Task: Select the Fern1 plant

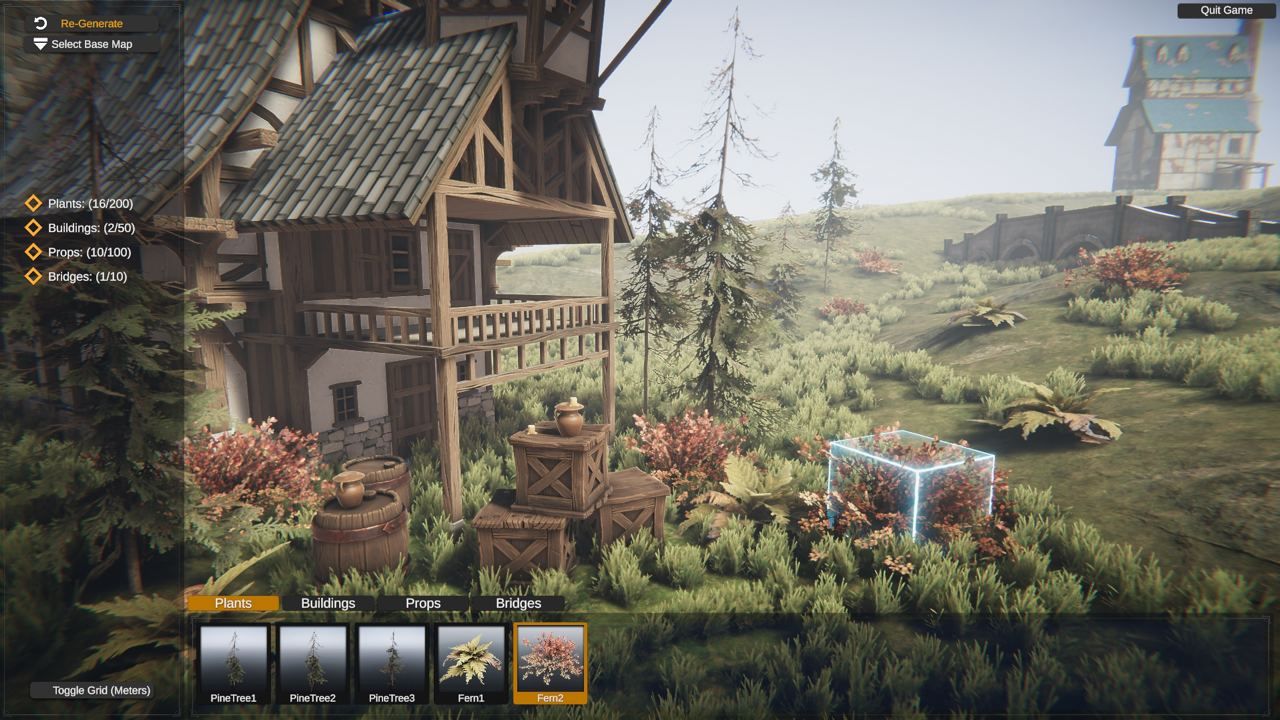Action: (x=470, y=664)
